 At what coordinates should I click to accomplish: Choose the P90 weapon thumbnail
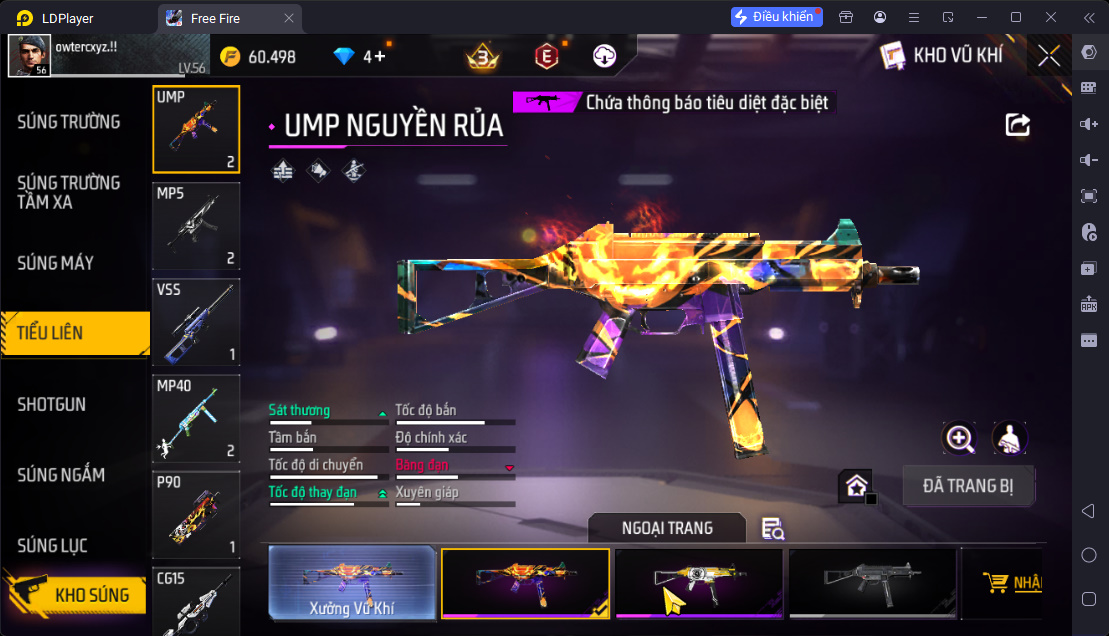(196, 514)
